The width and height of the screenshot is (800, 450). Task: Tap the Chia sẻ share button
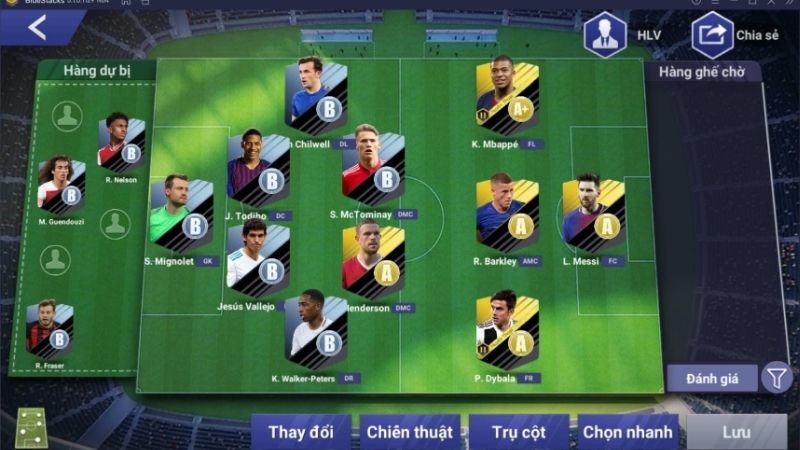pos(712,35)
